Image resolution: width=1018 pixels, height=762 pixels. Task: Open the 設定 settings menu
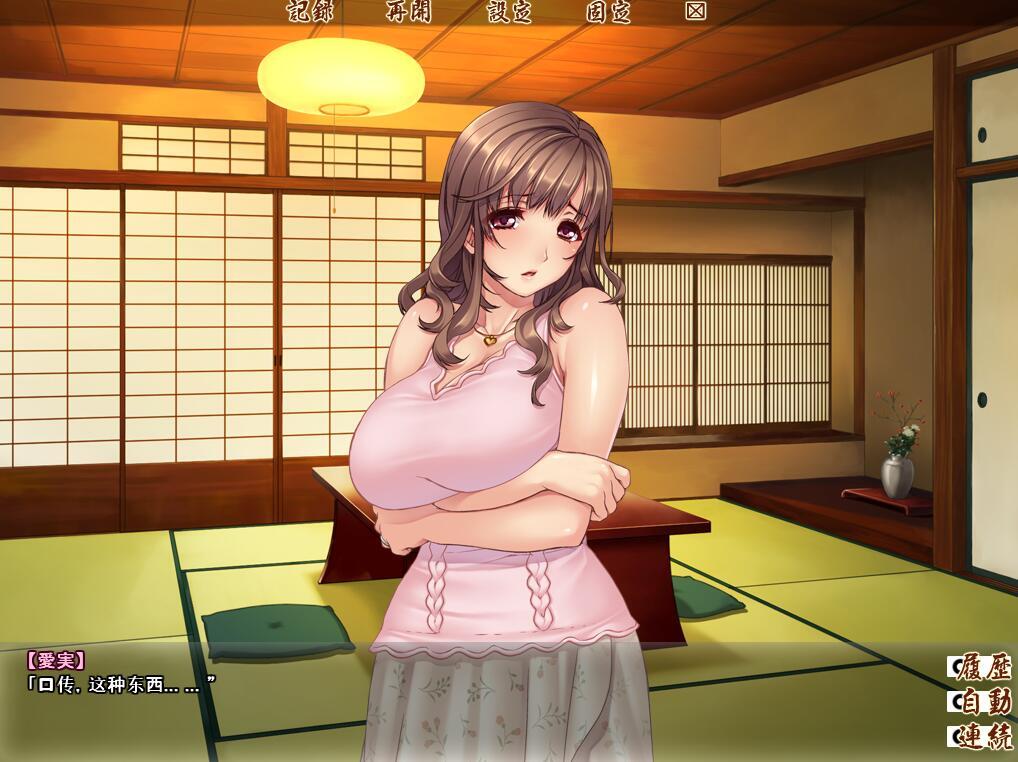(x=509, y=12)
